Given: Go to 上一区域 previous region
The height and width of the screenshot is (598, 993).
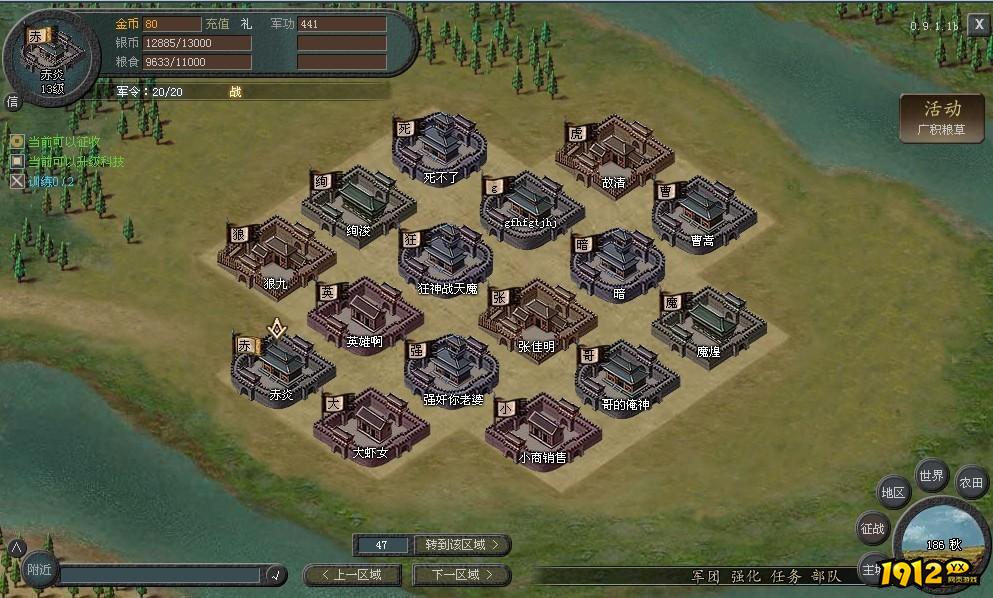Looking at the screenshot, I should pos(358,575).
